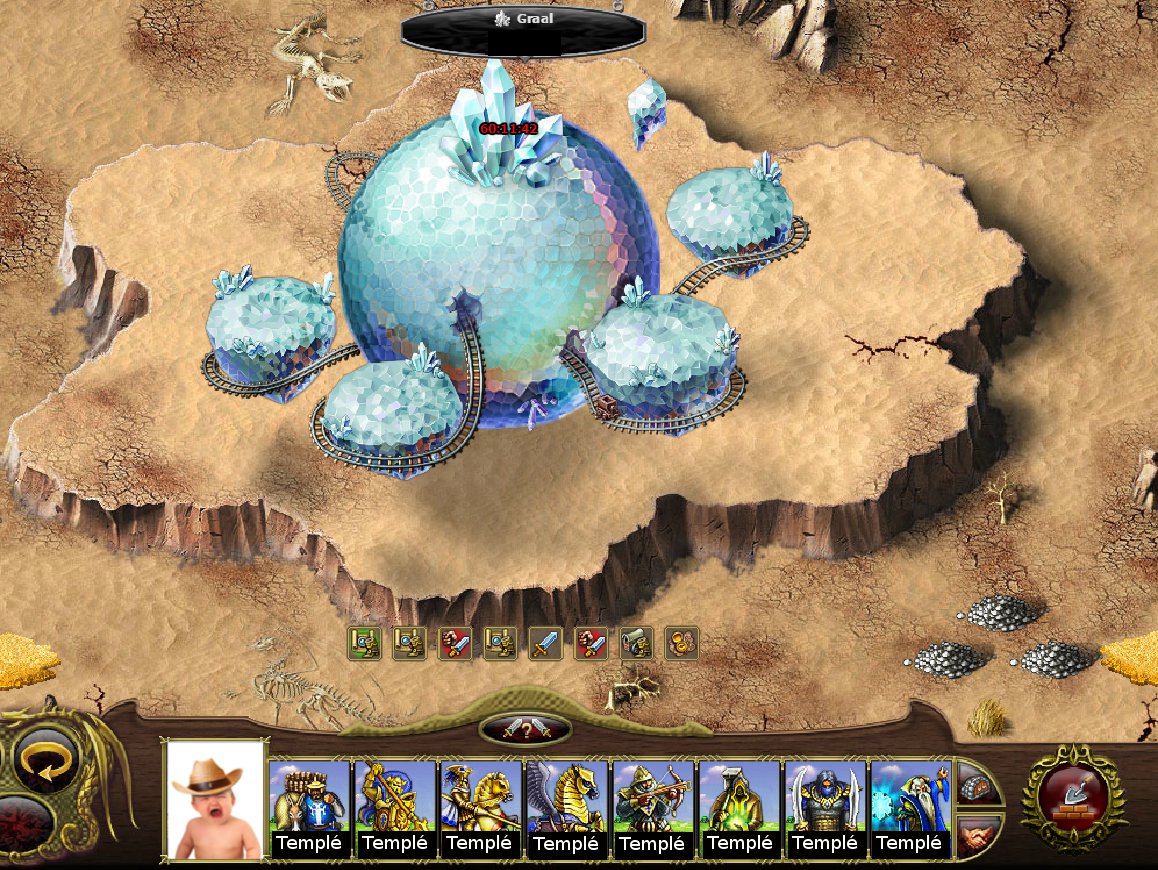
Task: Click the handshake alliance button
Action: [977, 833]
